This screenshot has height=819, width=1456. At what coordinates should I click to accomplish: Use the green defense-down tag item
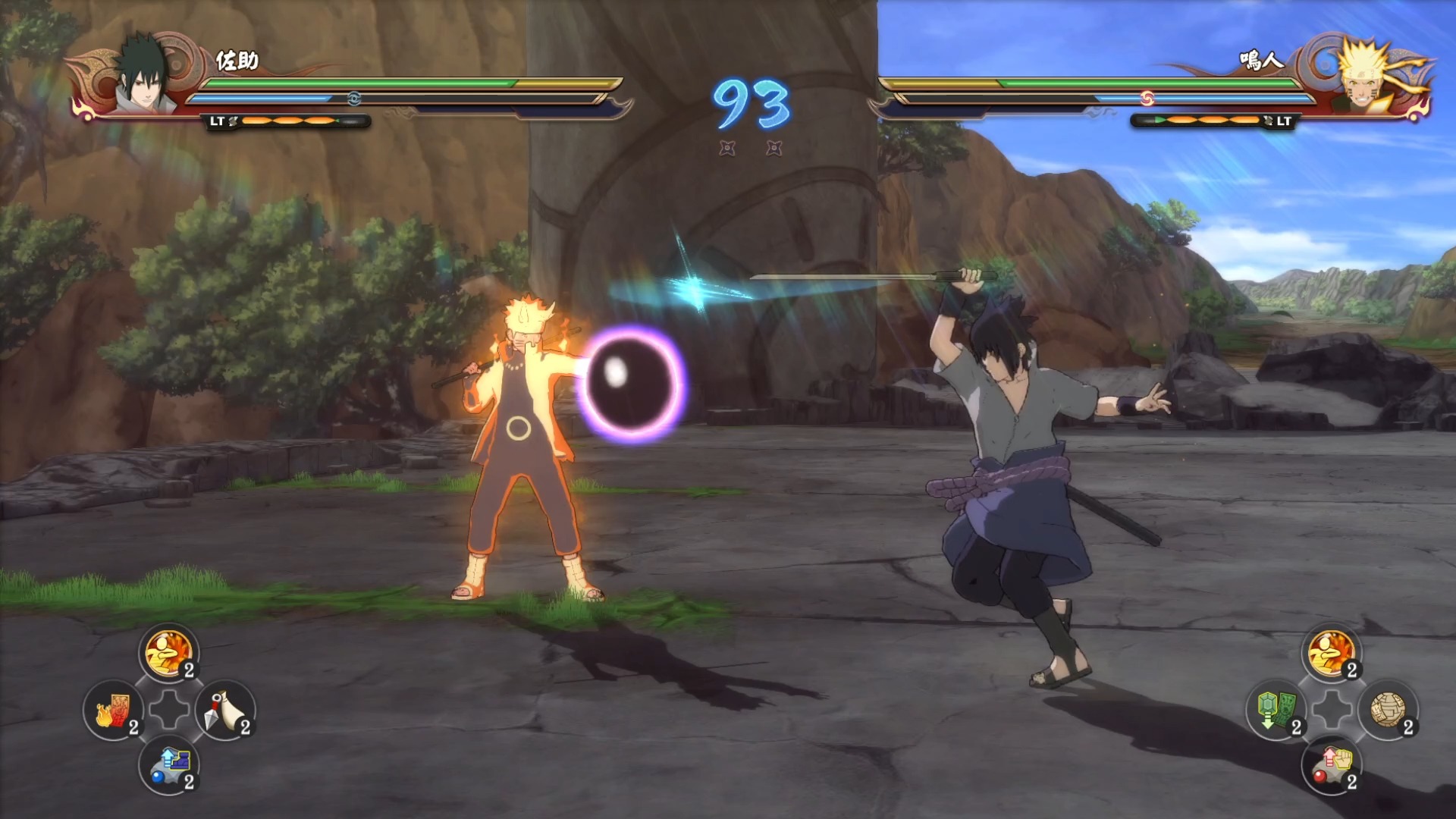click(x=1276, y=711)
